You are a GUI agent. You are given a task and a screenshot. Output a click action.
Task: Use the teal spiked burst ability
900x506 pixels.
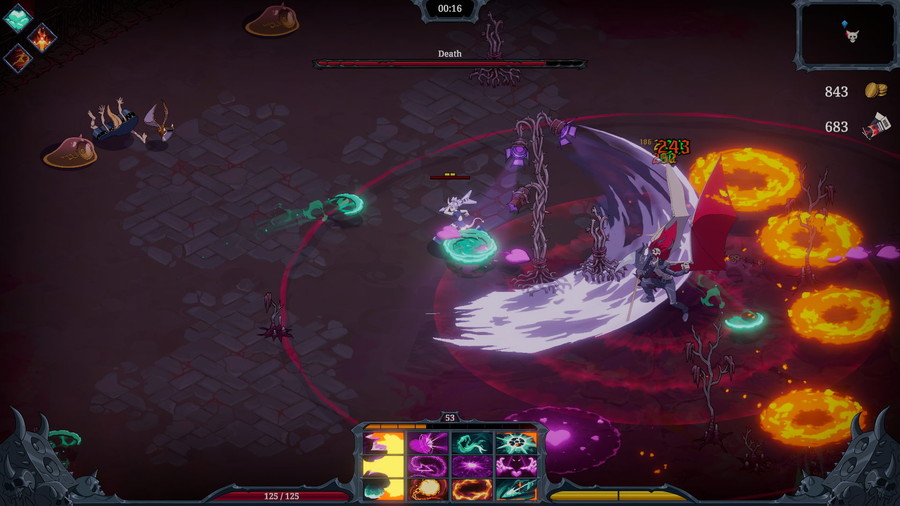[x=516, y=443]
